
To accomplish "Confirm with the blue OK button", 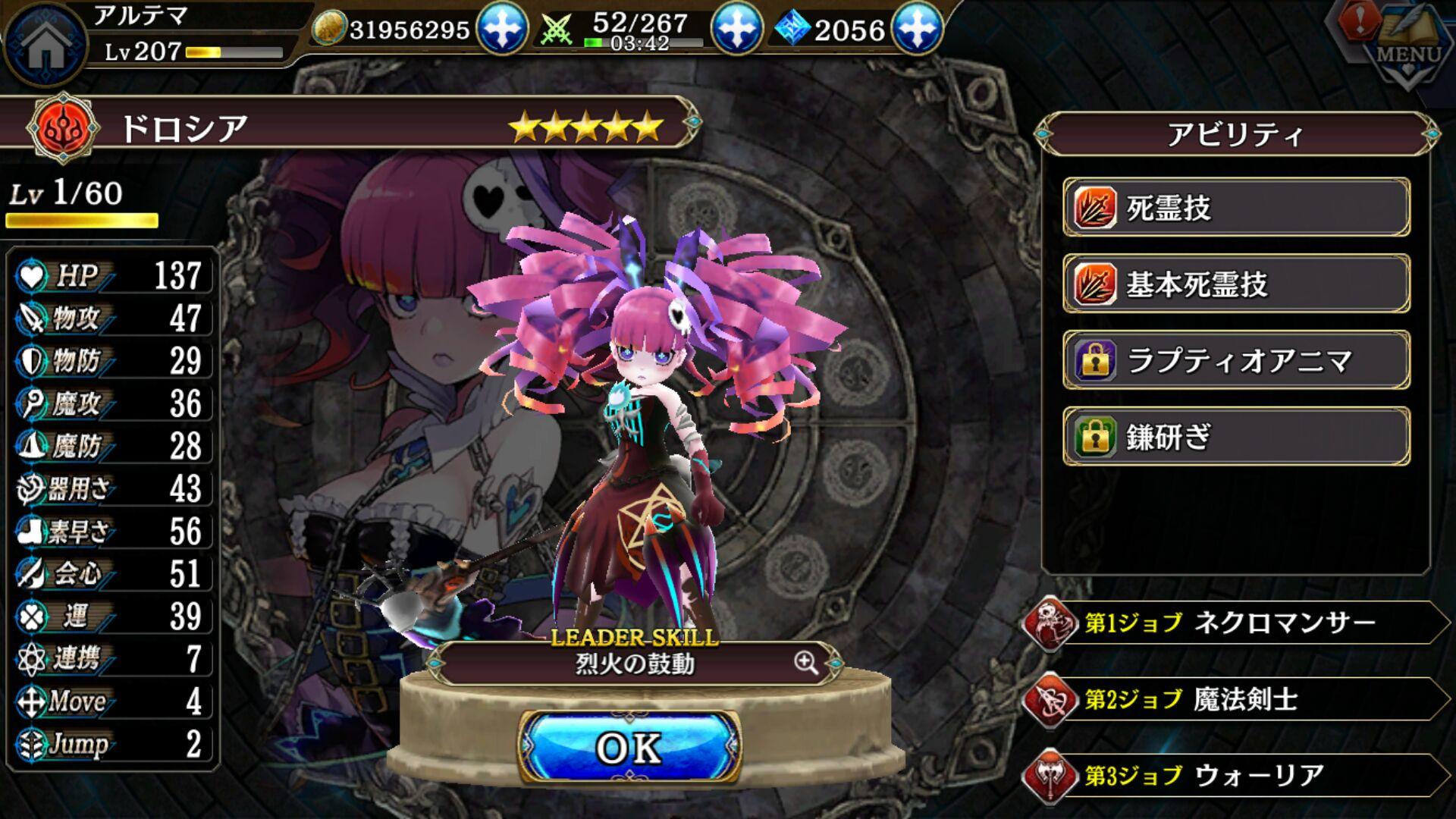I will click(629, 748).
